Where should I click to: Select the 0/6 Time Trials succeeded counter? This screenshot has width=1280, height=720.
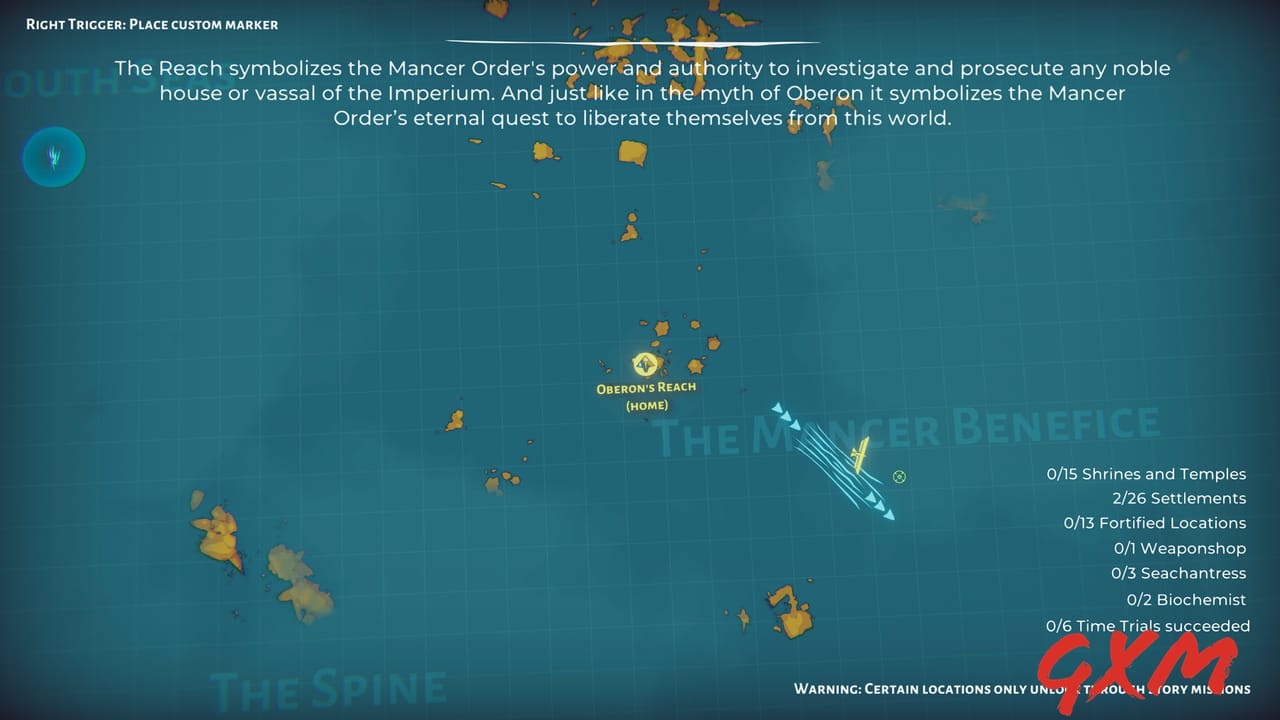1148,625
